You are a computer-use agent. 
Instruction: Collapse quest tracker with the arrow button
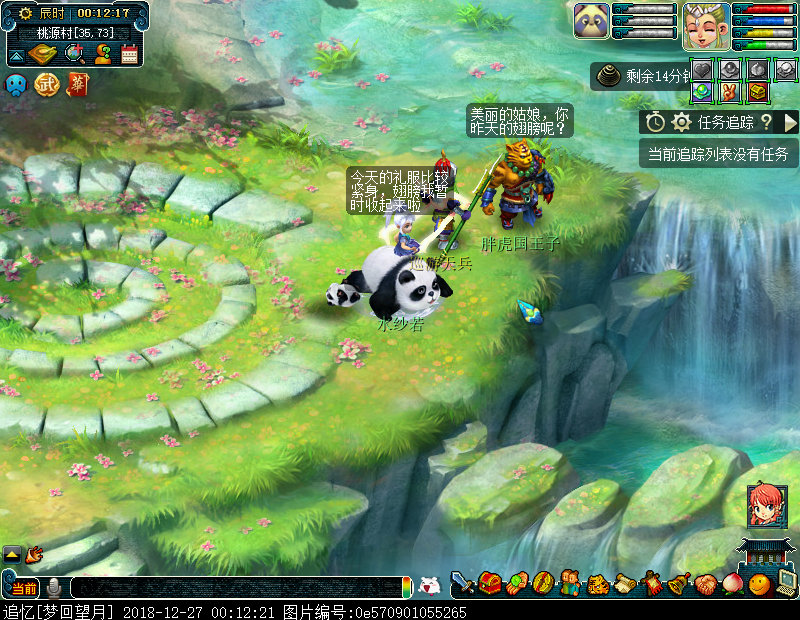pyautogui.click(x=790, y=122)
